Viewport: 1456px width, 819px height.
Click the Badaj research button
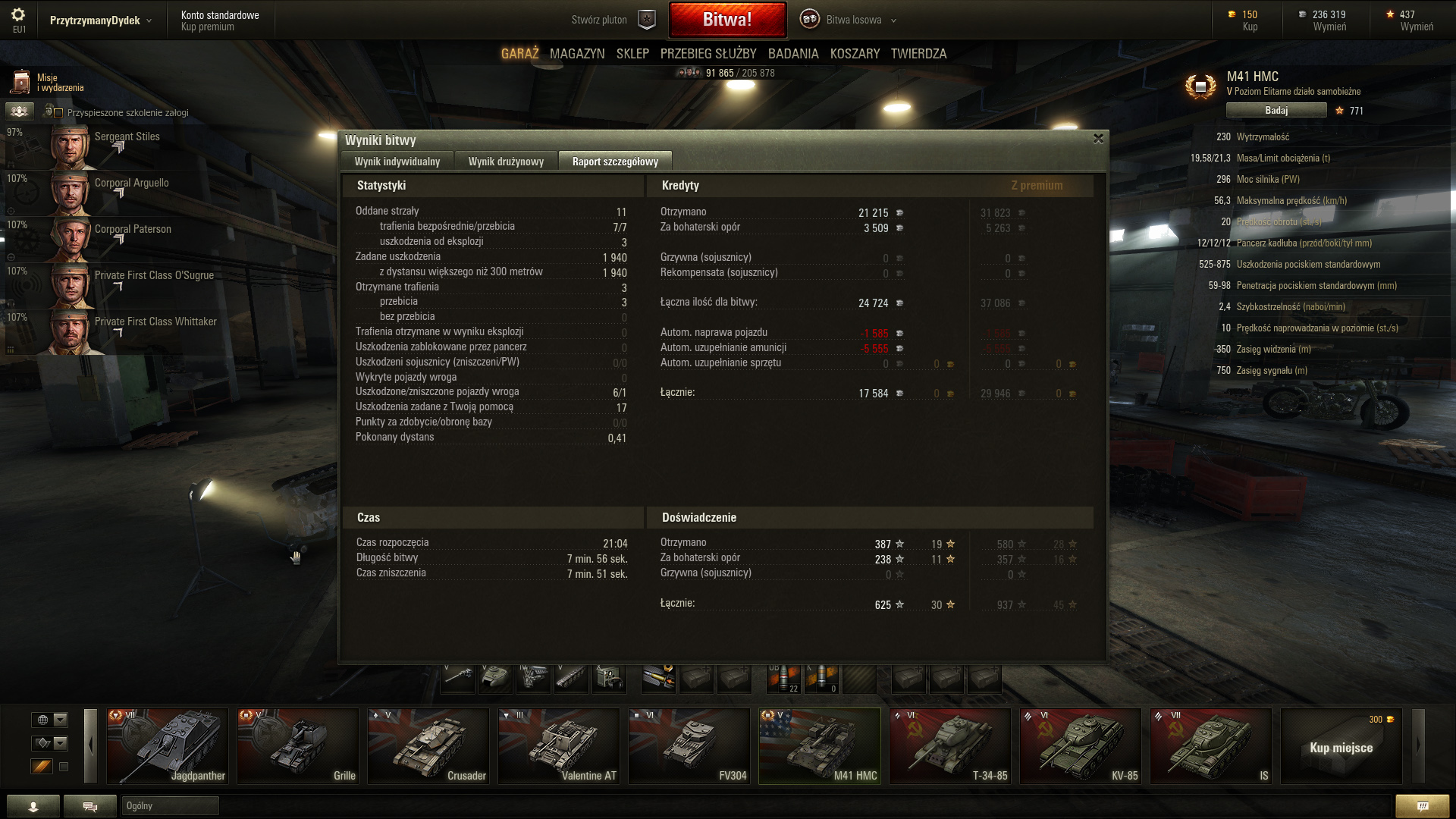[x=1276, y=111]
